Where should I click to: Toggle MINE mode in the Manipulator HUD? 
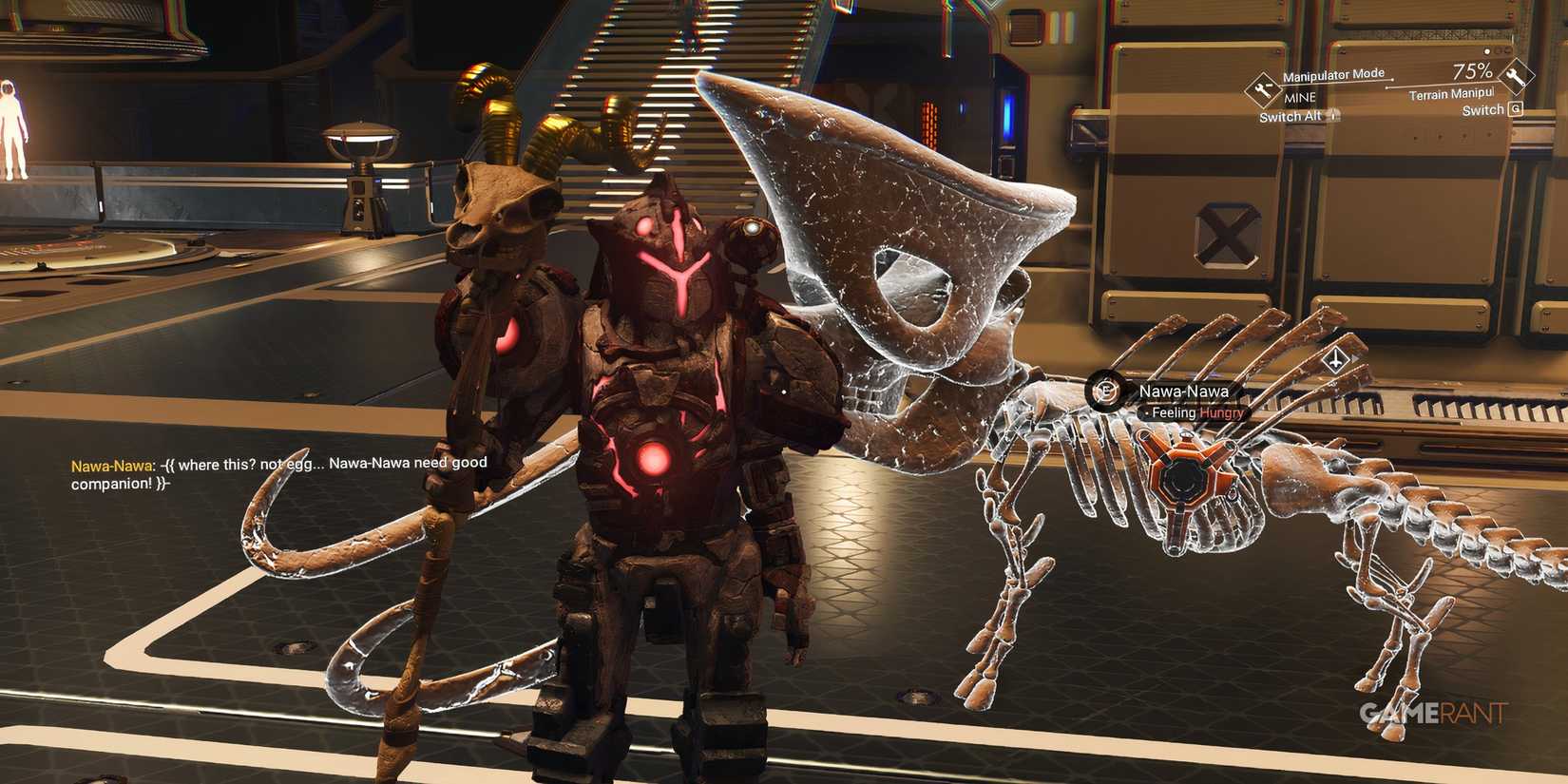(1299, 96)
